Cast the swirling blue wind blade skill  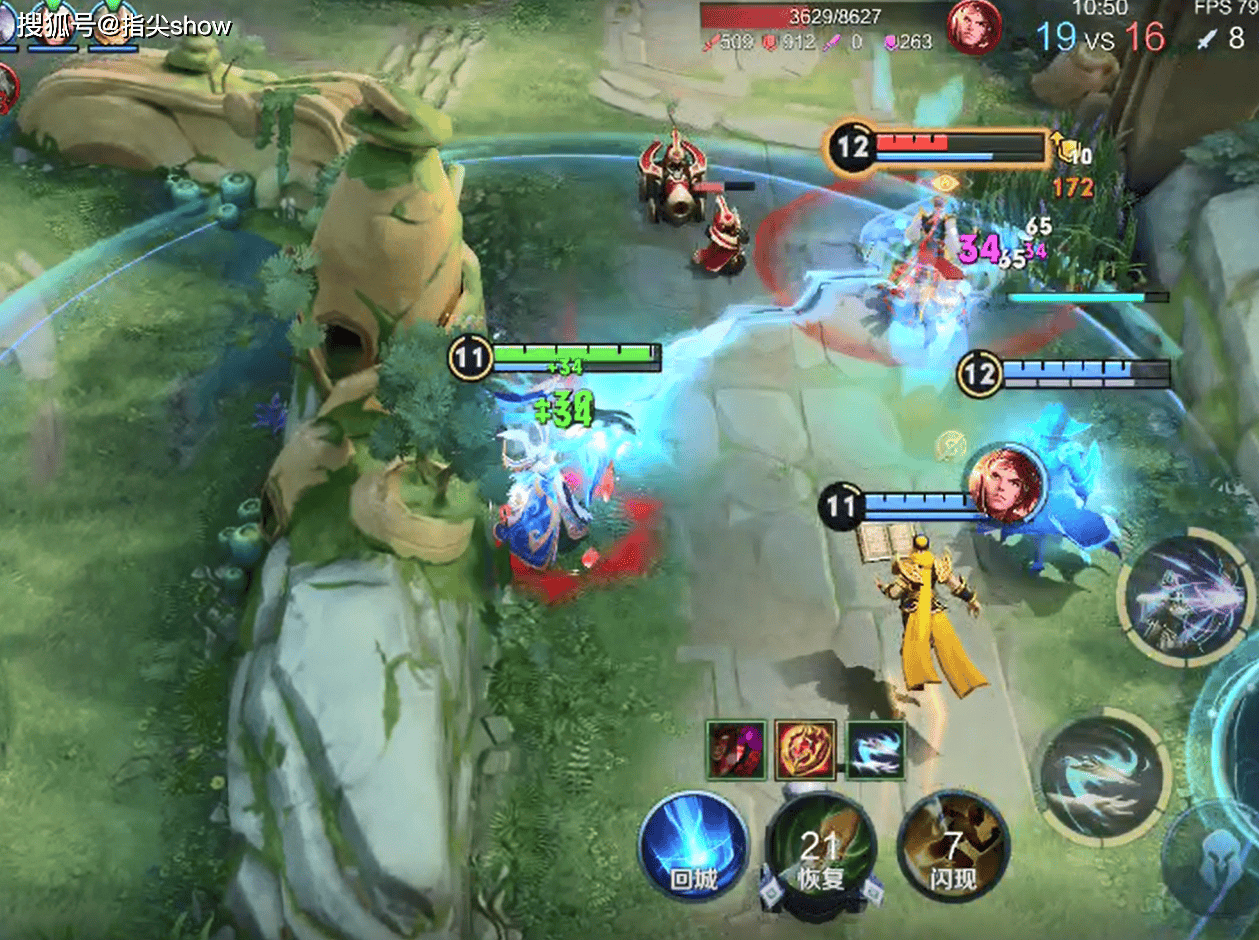coord(1102,777)
